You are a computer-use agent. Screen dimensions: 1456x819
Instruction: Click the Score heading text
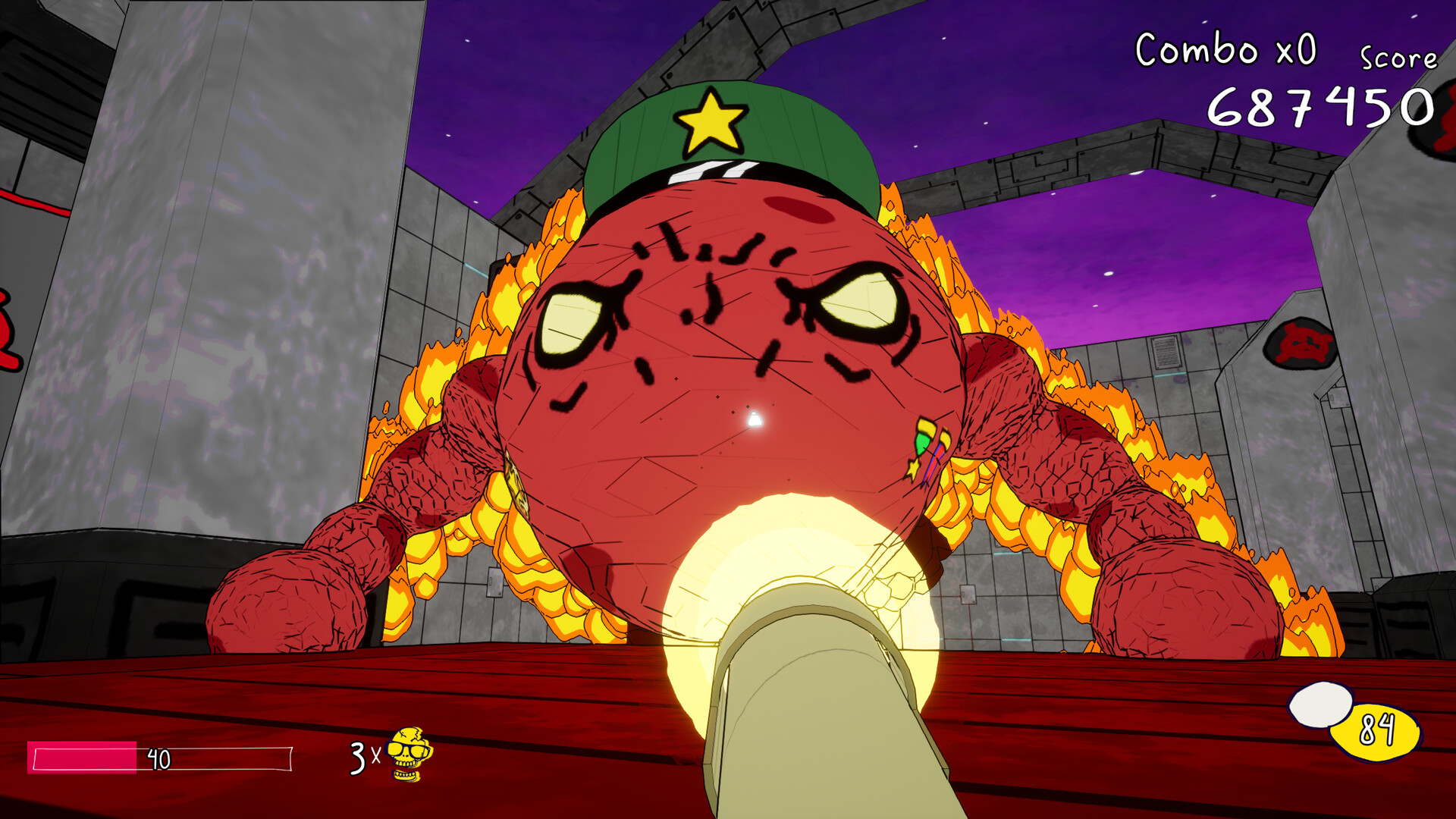[x=1398, y=56]
